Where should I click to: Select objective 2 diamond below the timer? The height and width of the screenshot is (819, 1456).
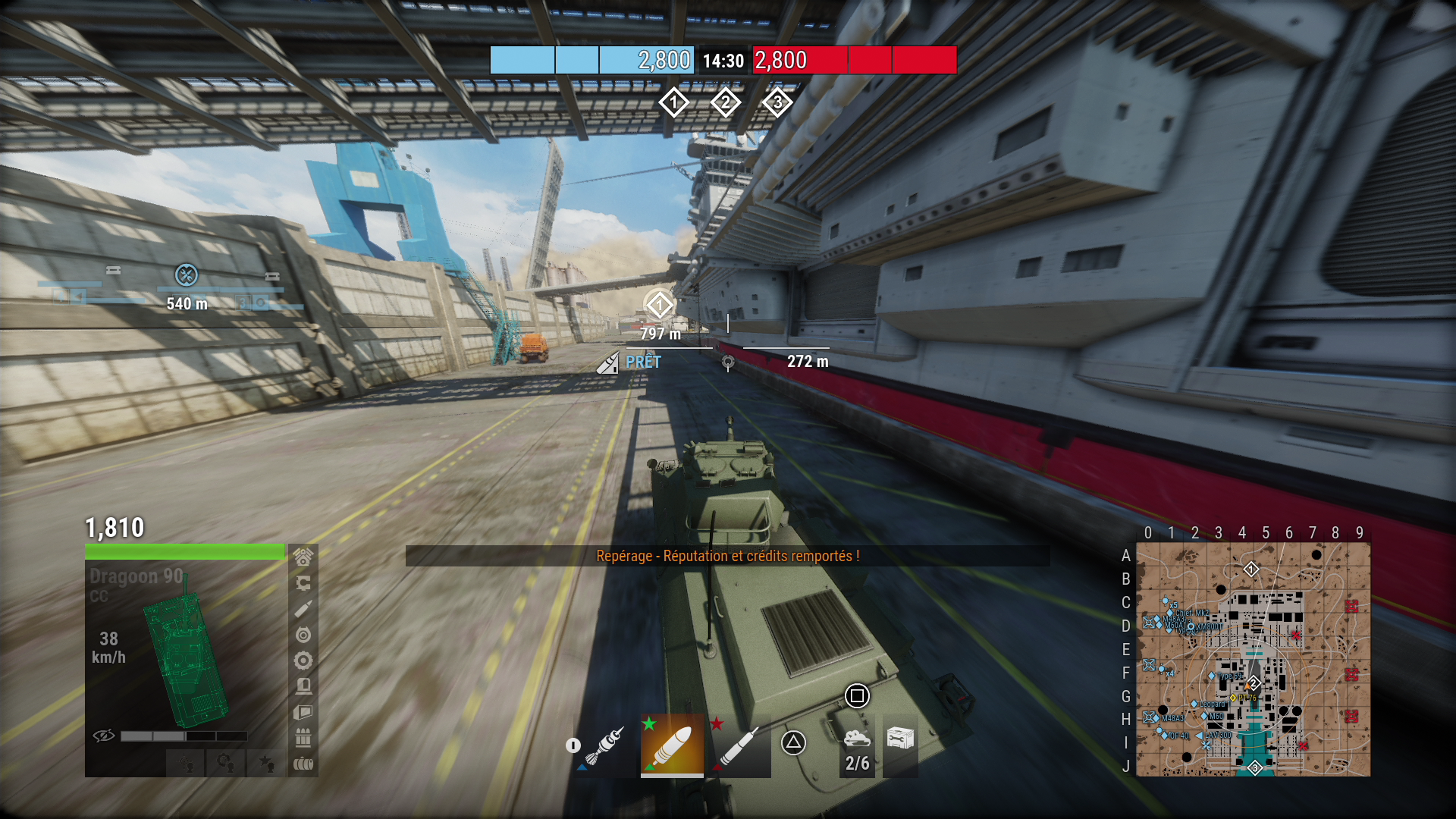click(x=725, y=102)
